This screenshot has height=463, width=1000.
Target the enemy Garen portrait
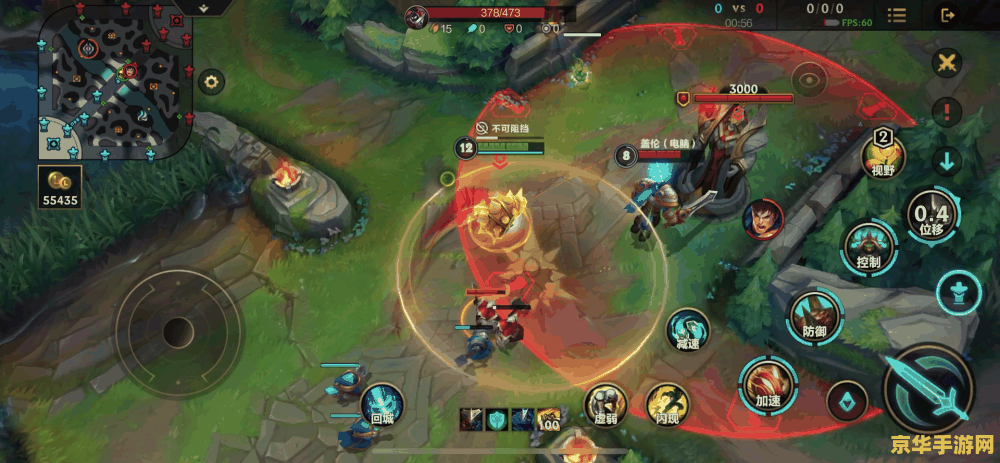pos(762,219)
